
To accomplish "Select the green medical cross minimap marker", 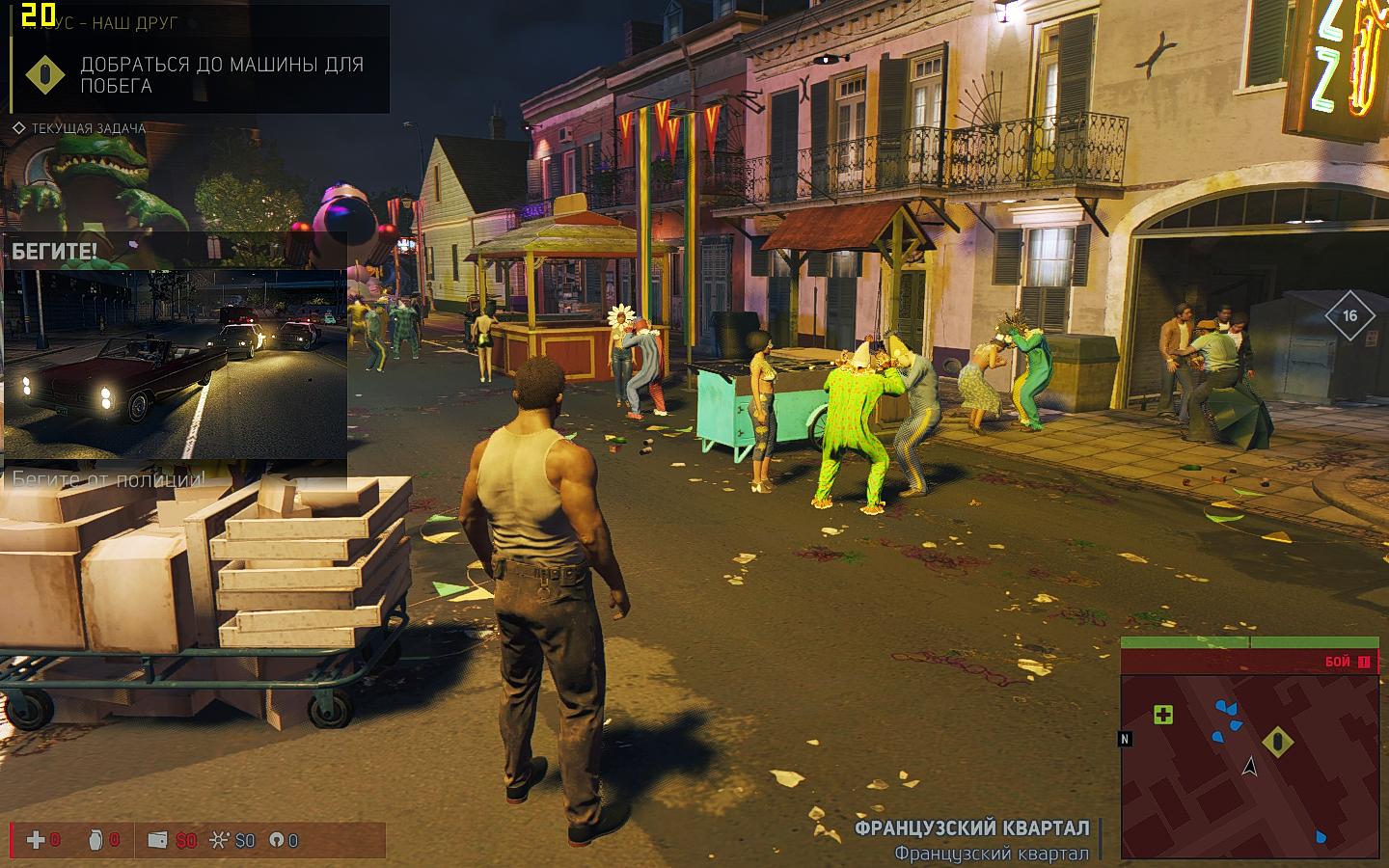I will point(1163,715).
